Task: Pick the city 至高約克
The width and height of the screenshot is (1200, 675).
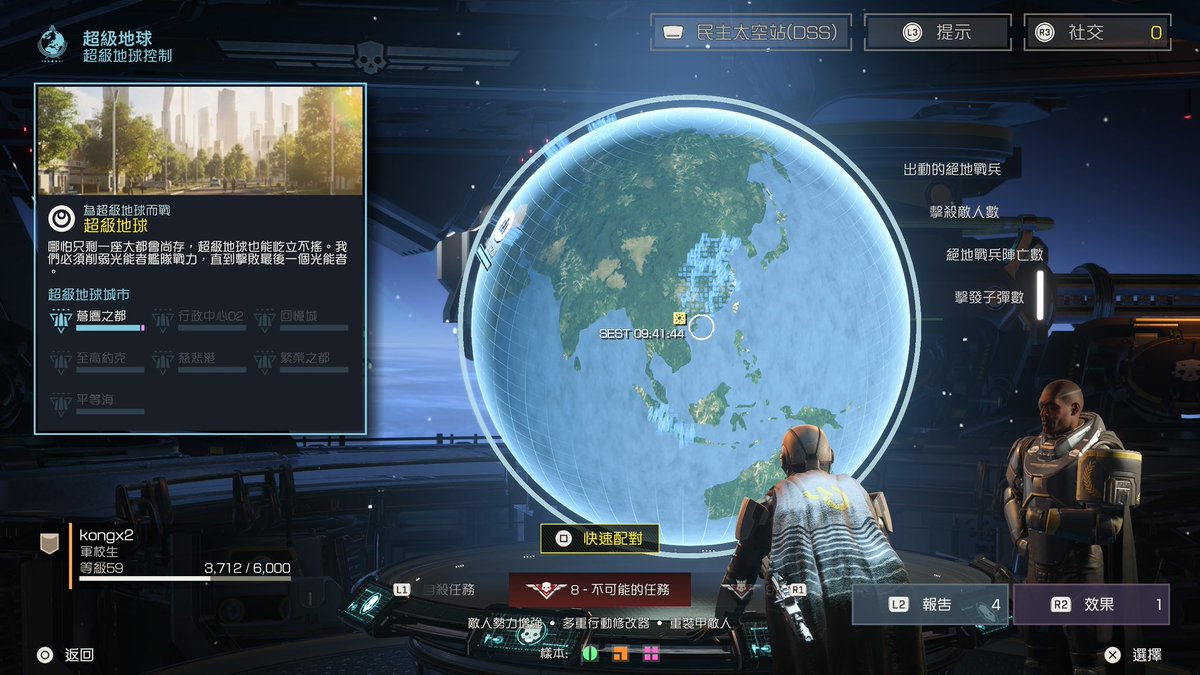Action: pyautogui.click(x=97, y=360)
